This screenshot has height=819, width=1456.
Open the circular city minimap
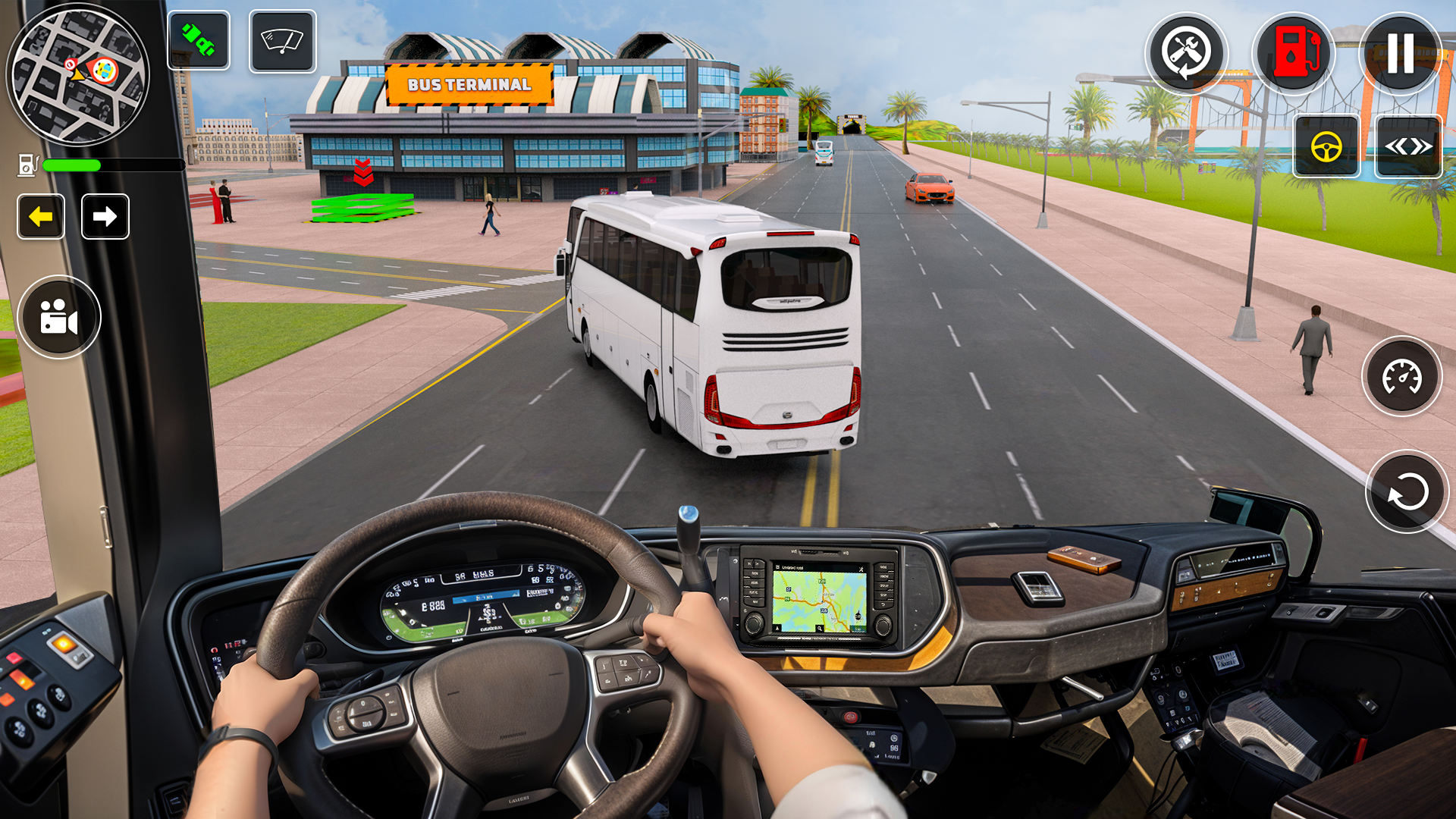pyautogui.click(x=78, y=74)
